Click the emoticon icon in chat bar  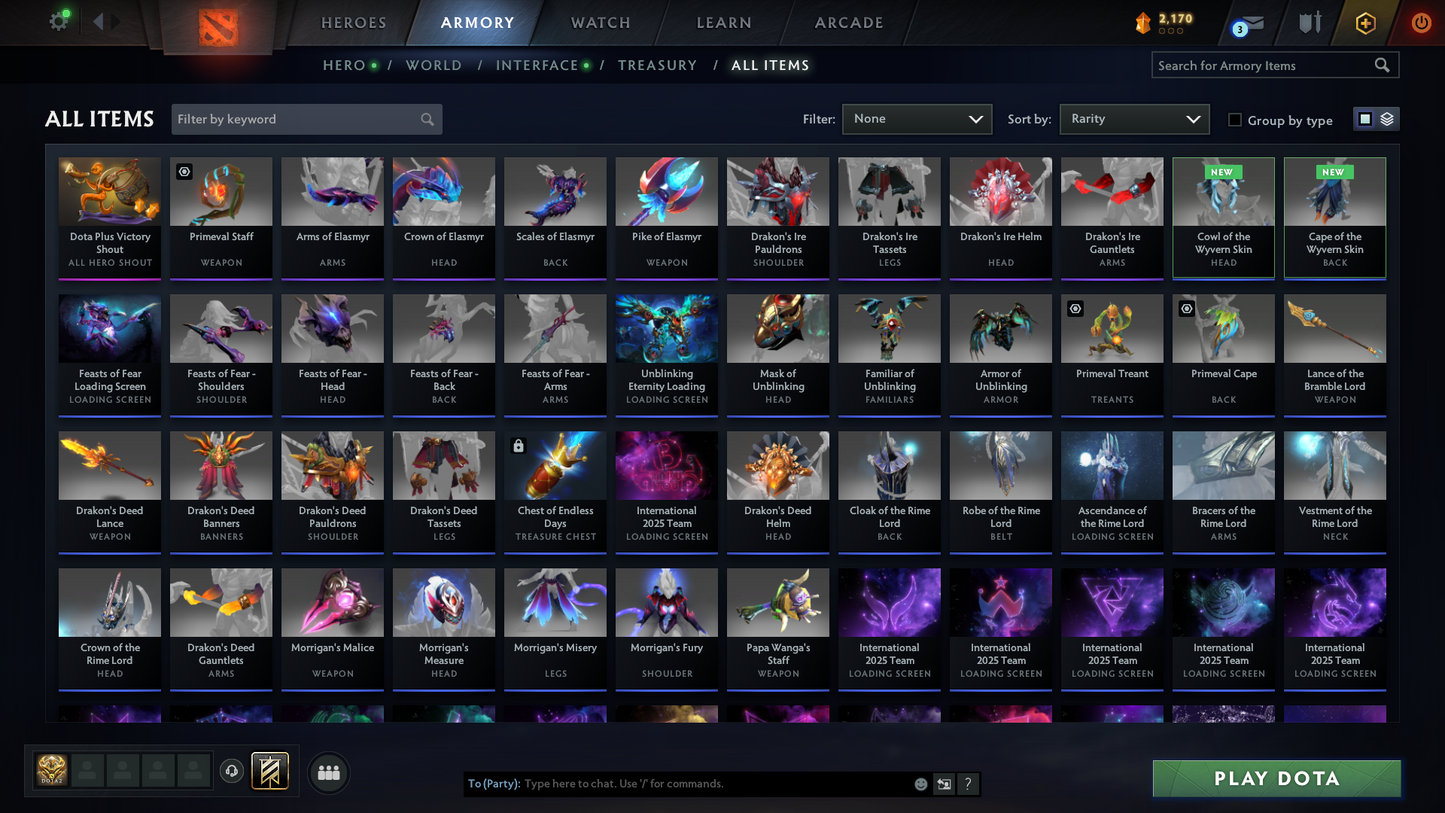(x=920, y=784)
